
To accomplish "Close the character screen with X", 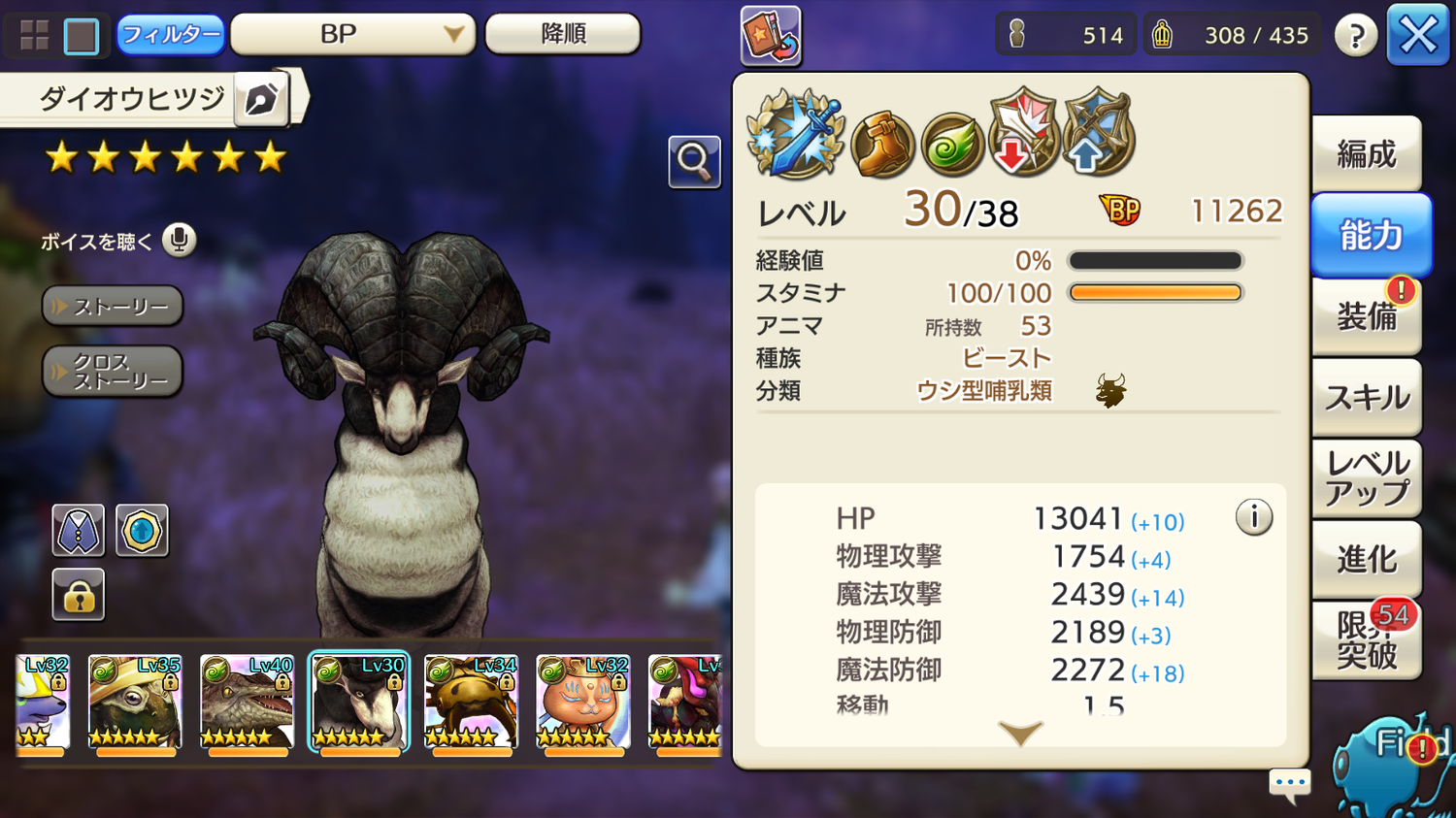I will pos(1417,36).
